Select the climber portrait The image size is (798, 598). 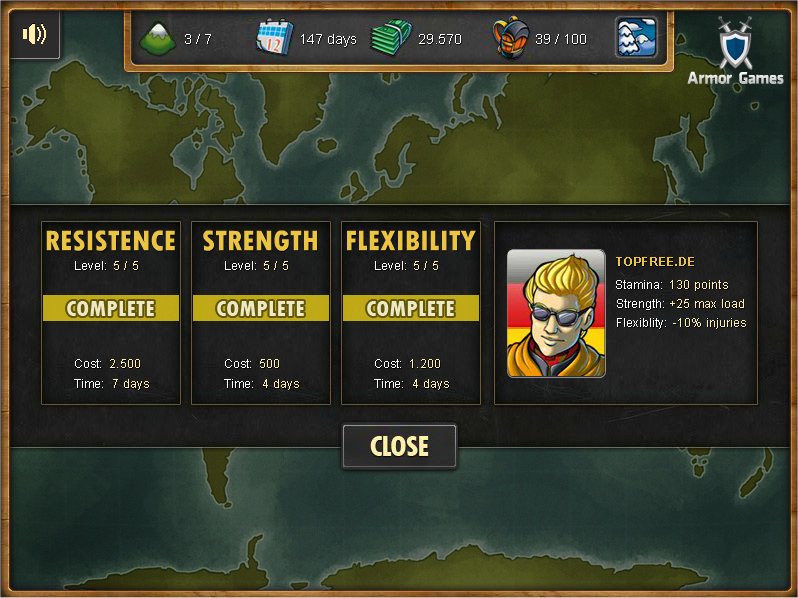(x=556, y=313)
